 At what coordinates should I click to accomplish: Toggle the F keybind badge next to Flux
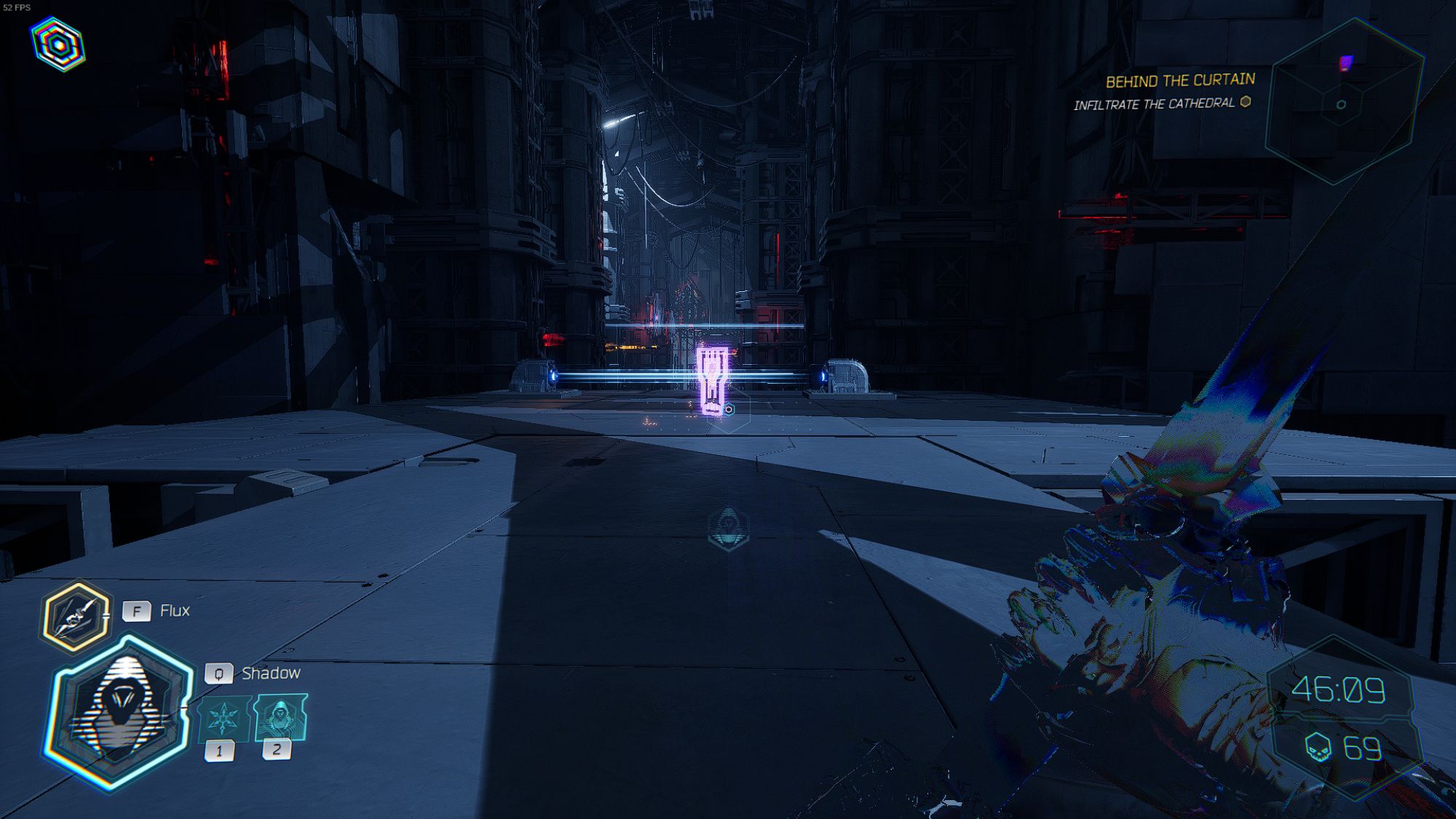(135, 611)
